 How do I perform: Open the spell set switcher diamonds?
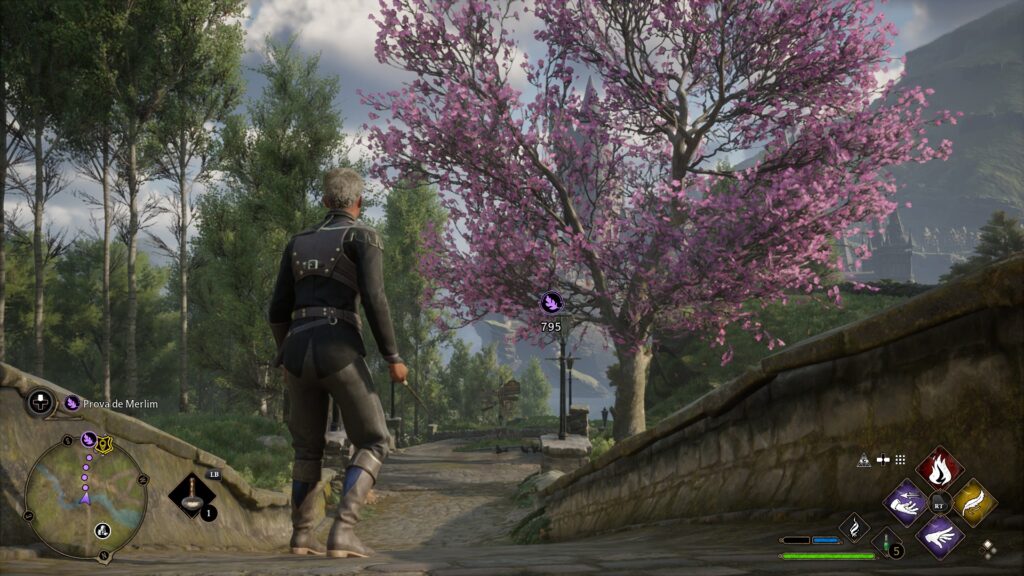point(988,548)
